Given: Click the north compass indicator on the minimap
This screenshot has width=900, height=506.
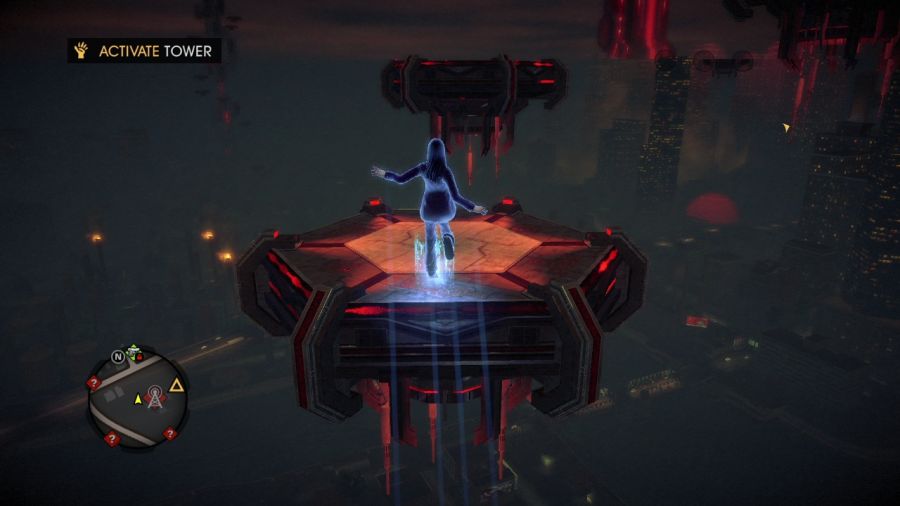Looking at the screenshot, I should pyautogui.click(x=118, y=355).
